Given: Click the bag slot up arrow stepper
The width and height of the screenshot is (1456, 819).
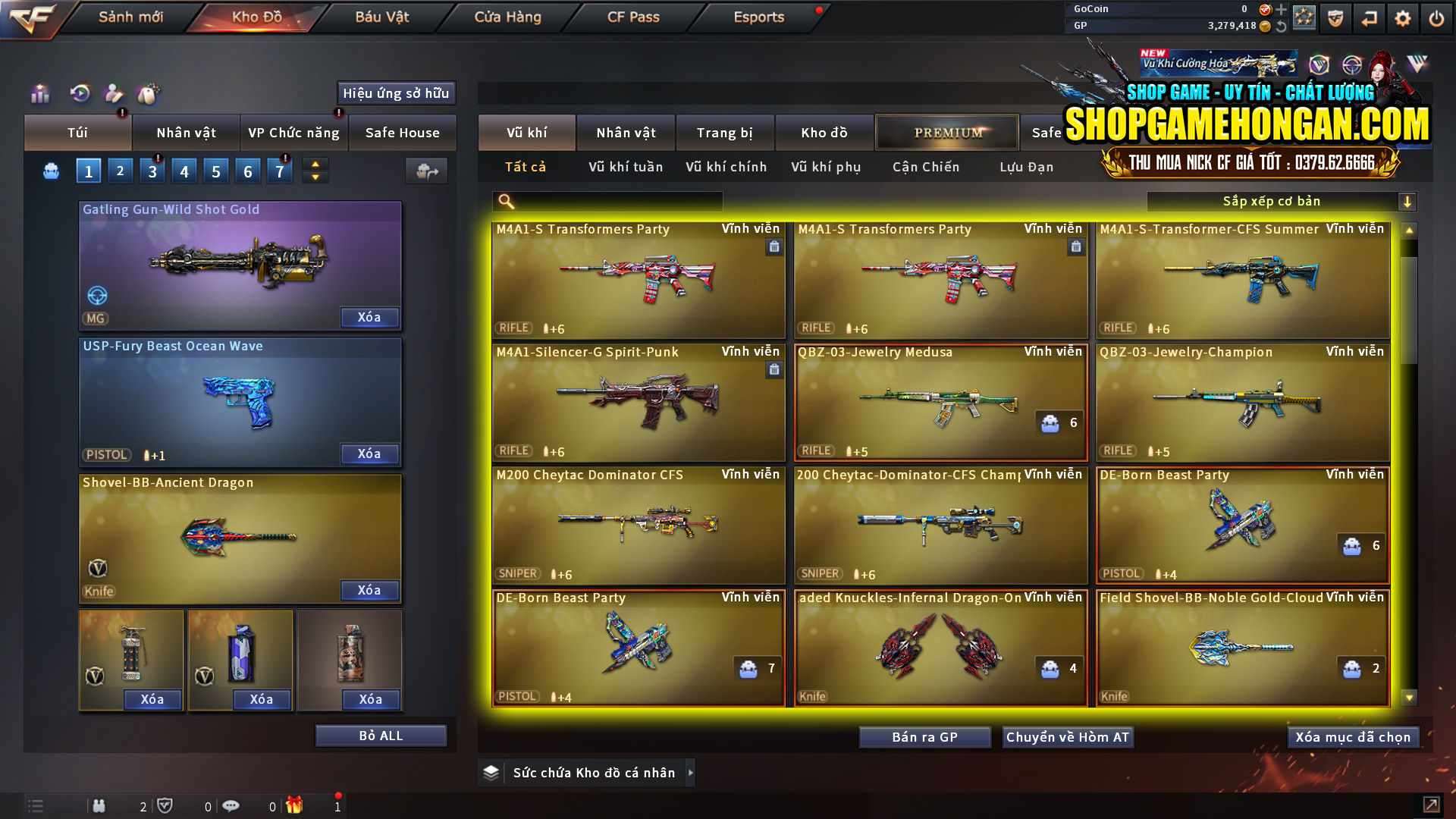Looking at the screenshot, I should 315,164.
